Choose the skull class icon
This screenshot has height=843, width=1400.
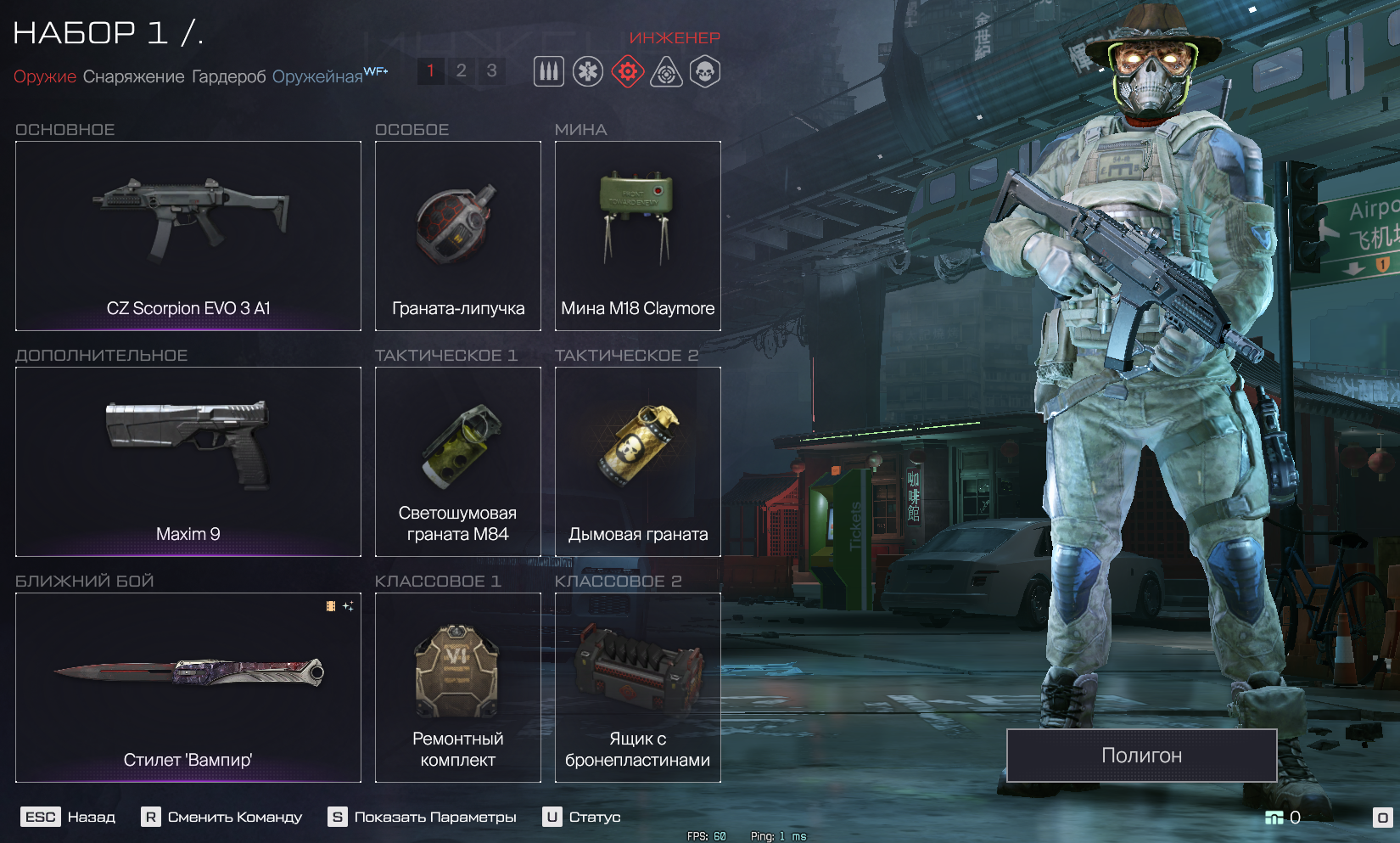pos(705,72)
